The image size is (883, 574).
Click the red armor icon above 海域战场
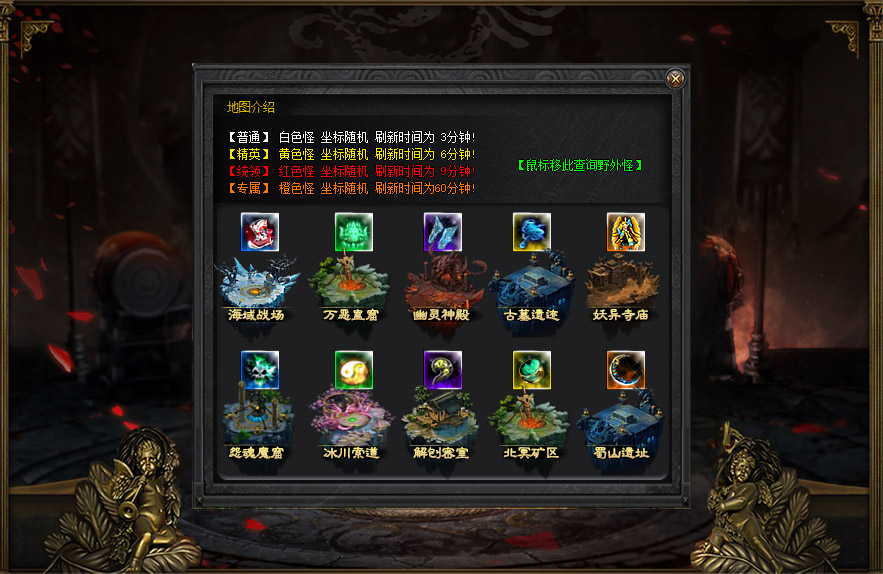(x=260, y=232)
